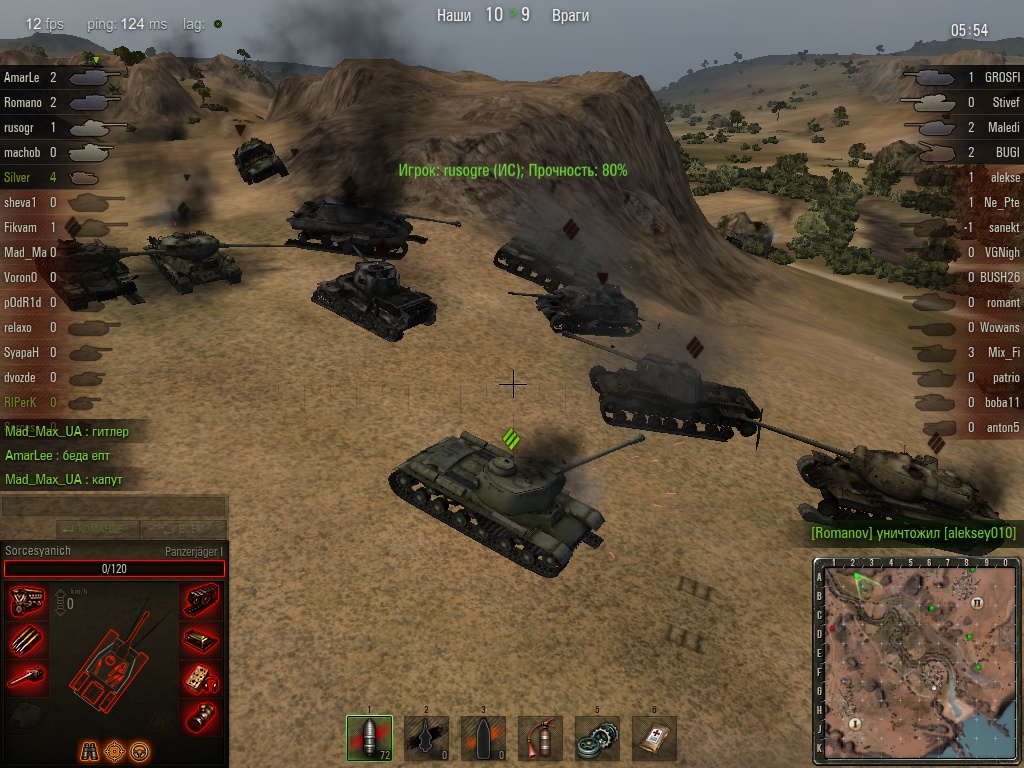Screen dimensions: 1024x768
Task: Send chat message to team (КОМАНДЕ)
Action: point(95,528)
